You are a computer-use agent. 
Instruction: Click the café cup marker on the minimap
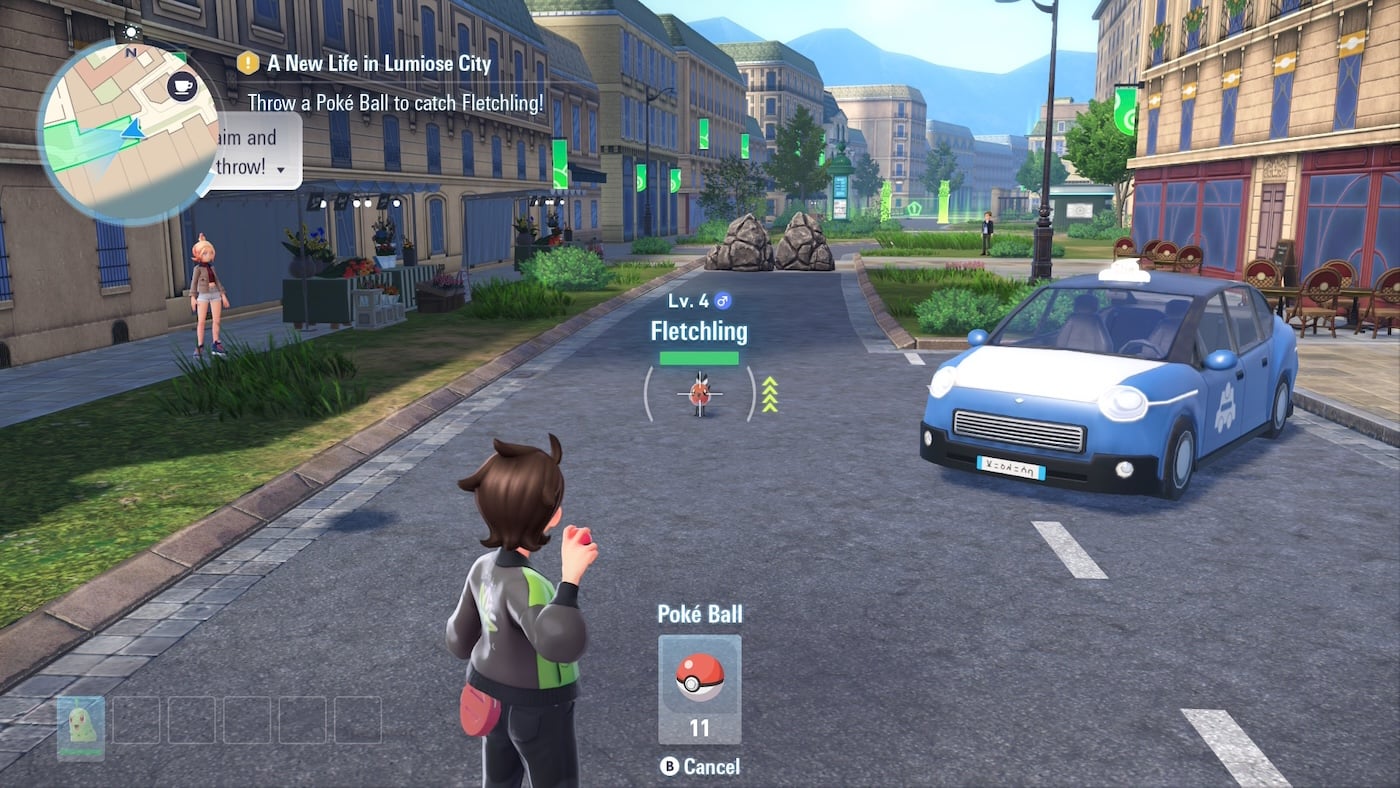pos(181,85)
